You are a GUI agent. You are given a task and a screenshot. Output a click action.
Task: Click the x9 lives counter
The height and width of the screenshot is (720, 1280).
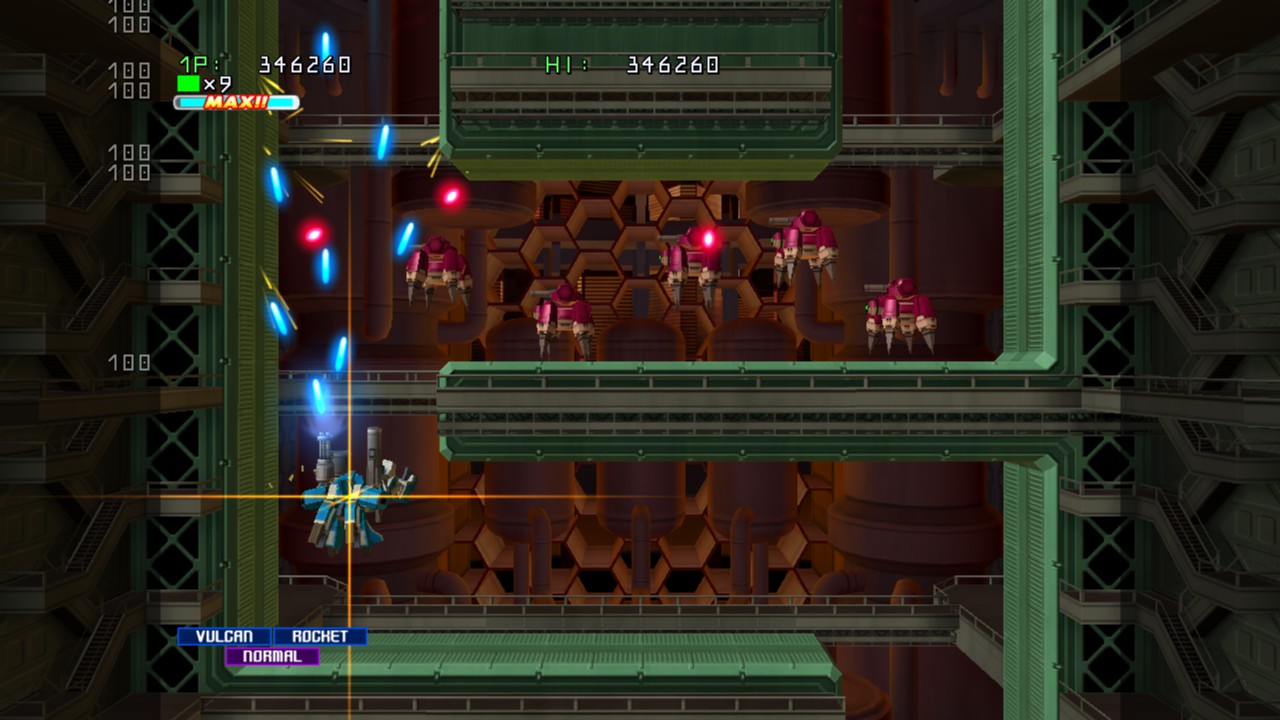[x=216, y=86]
